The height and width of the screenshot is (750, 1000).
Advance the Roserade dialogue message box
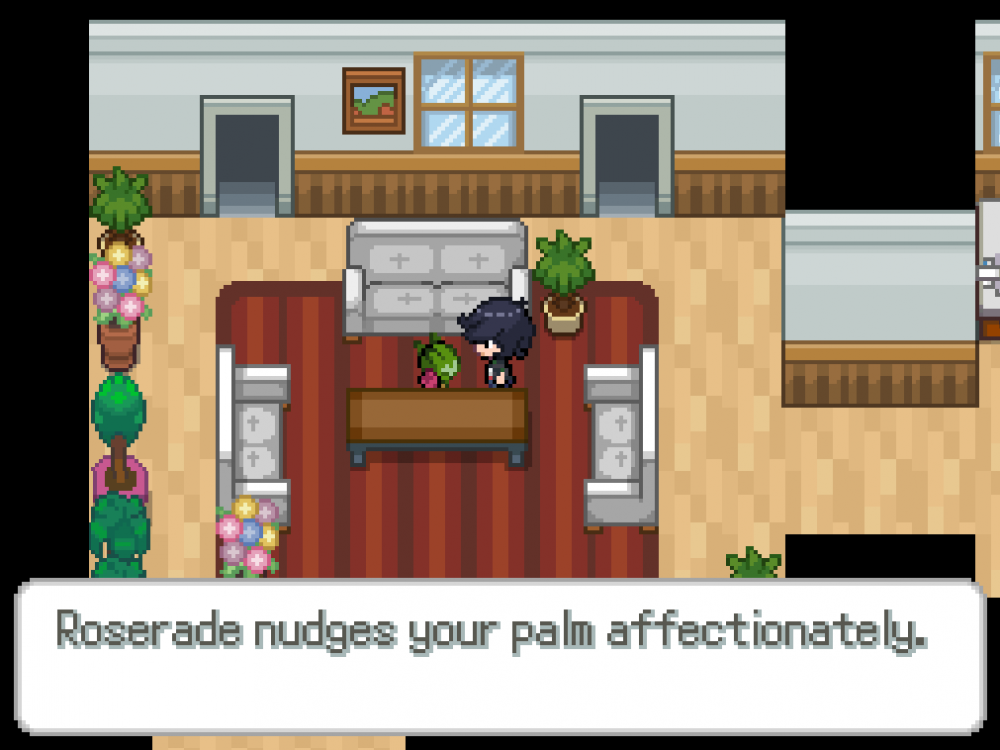[x=500, y=656]
